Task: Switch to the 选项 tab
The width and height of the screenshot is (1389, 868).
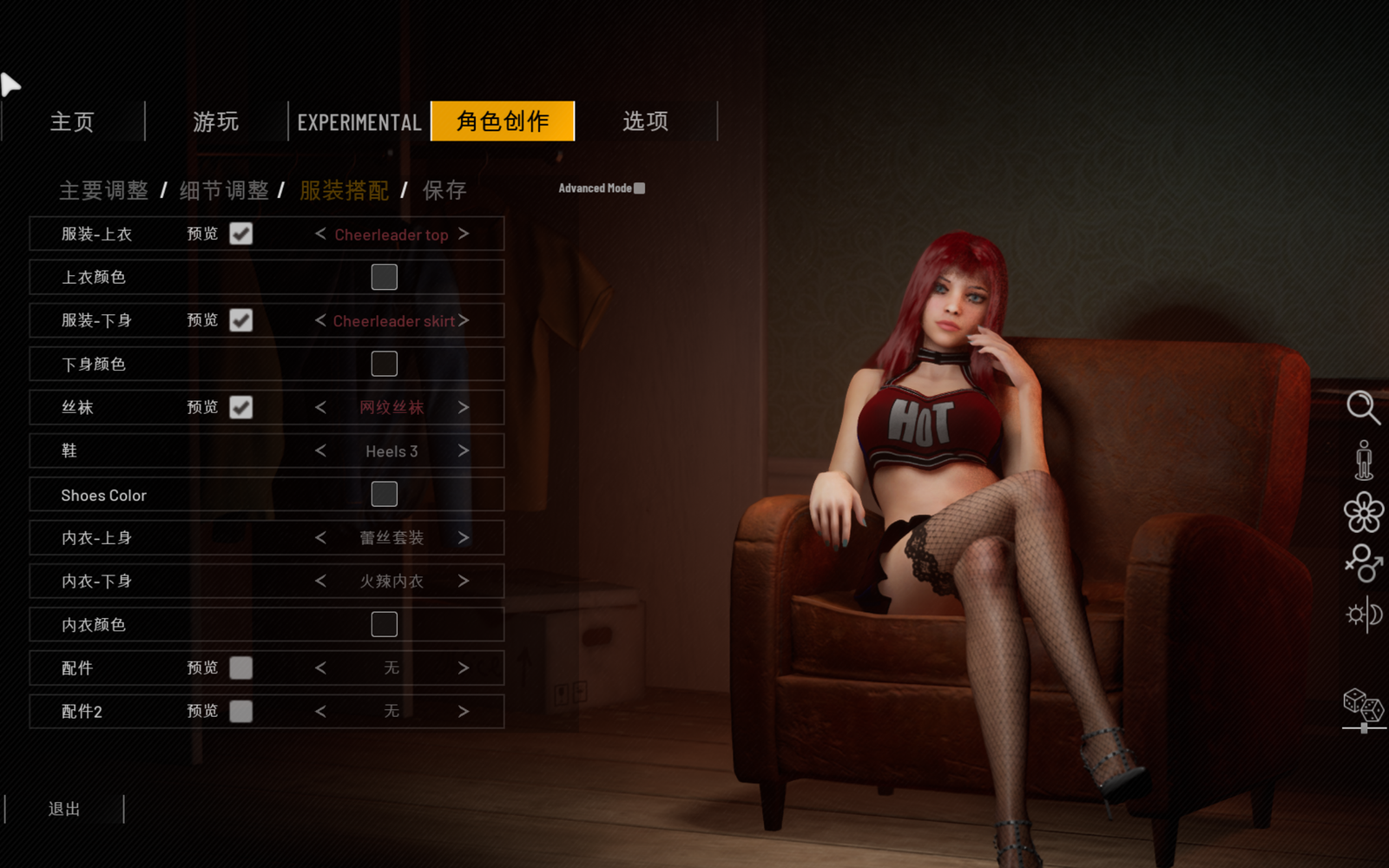Action: [x=644, y=122]
